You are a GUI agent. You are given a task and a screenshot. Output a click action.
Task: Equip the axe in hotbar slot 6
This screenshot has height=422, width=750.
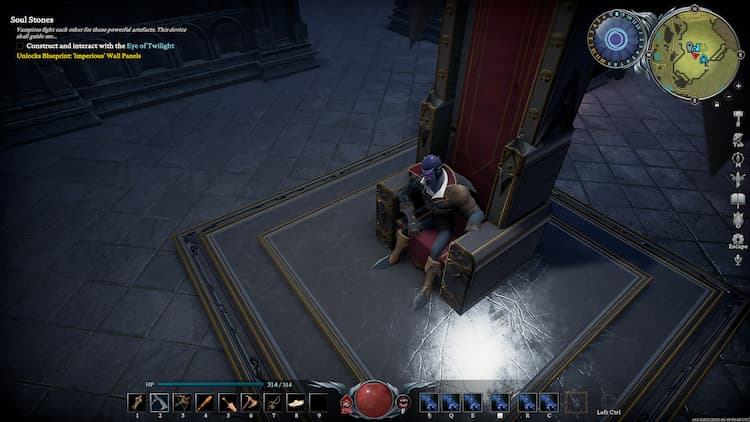tap(250, 403)
